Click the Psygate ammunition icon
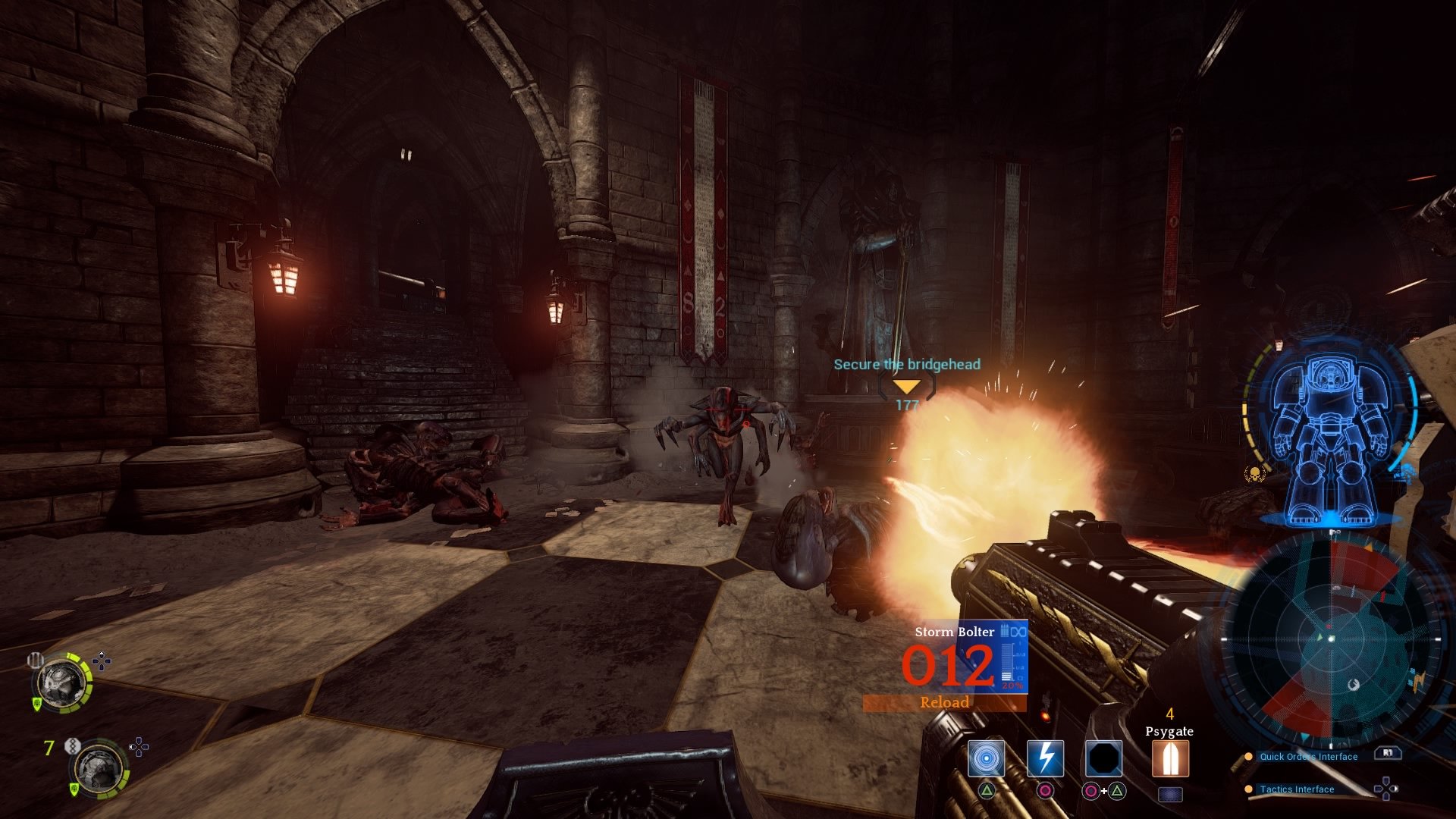 tap(1170, 758)
